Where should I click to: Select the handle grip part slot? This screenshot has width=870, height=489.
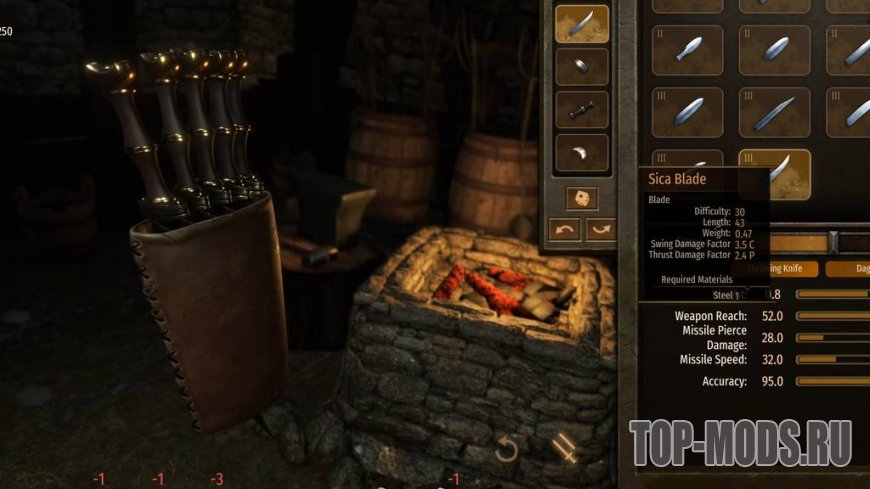coord(582,109)
